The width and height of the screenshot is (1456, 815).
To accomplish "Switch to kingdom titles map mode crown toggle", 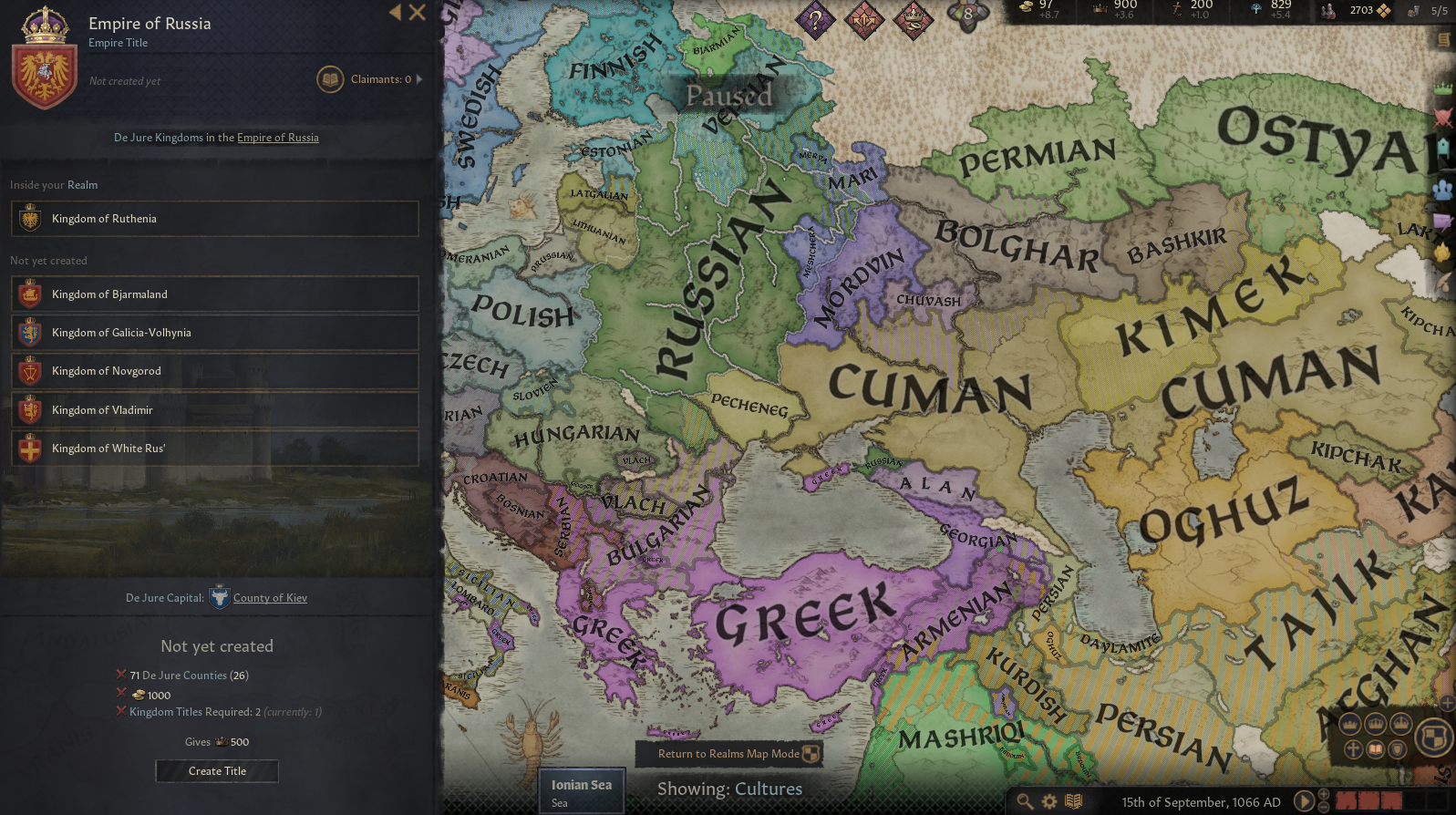I will point(1375,723).
